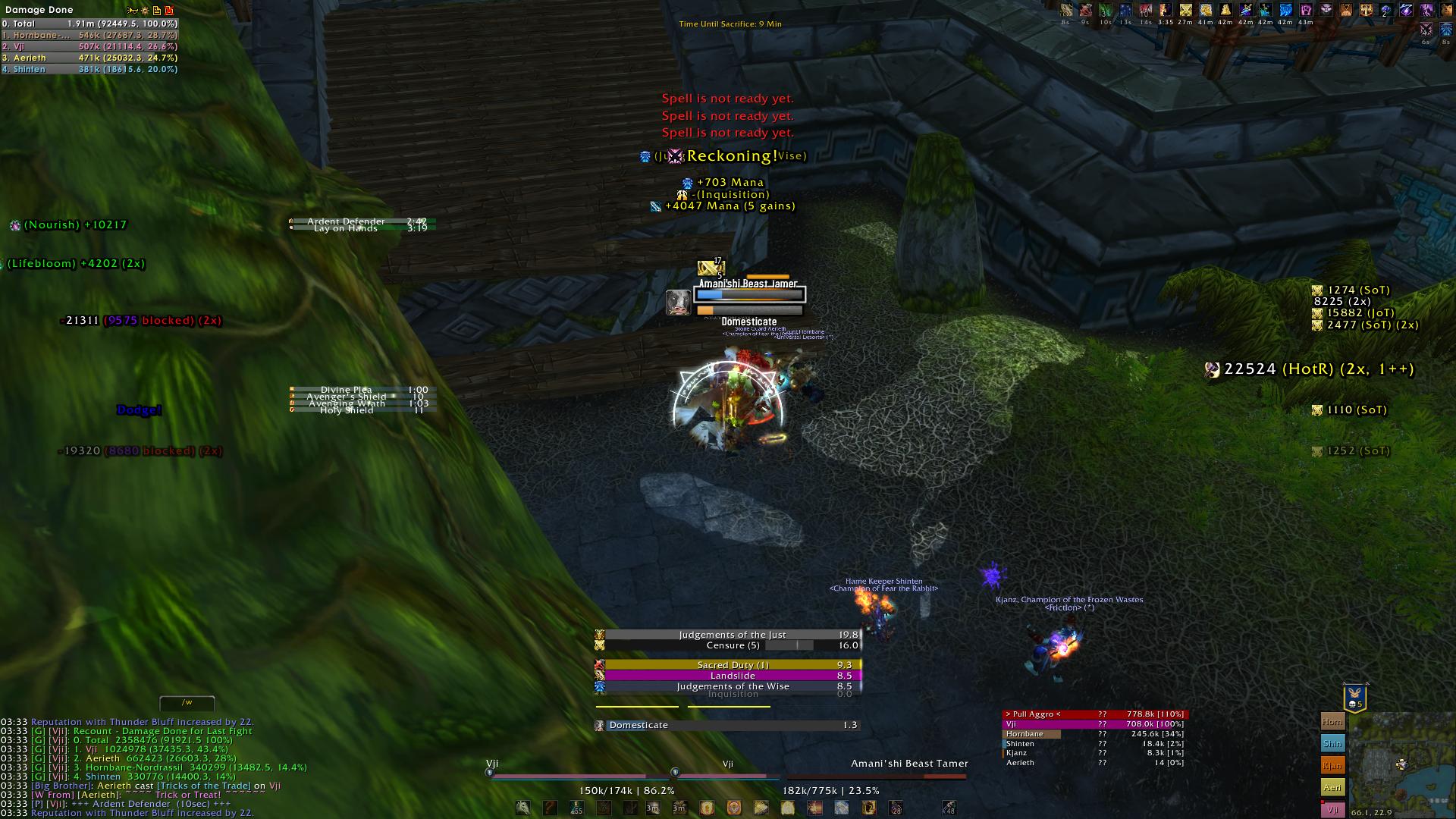Target party member Horn's raid frame
The width and height of the screenshot is (1456, 819).
click(1332, 722)
